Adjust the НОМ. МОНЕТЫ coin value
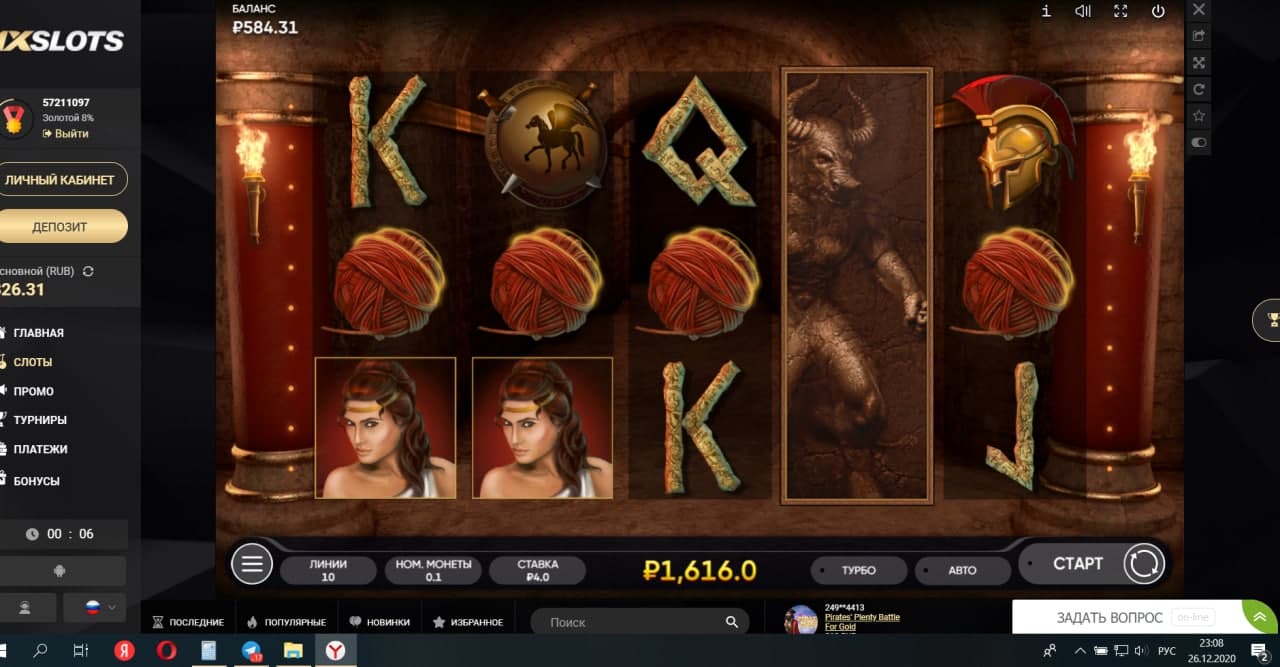This screenshot has width=1280, height=667. point(433,570)
